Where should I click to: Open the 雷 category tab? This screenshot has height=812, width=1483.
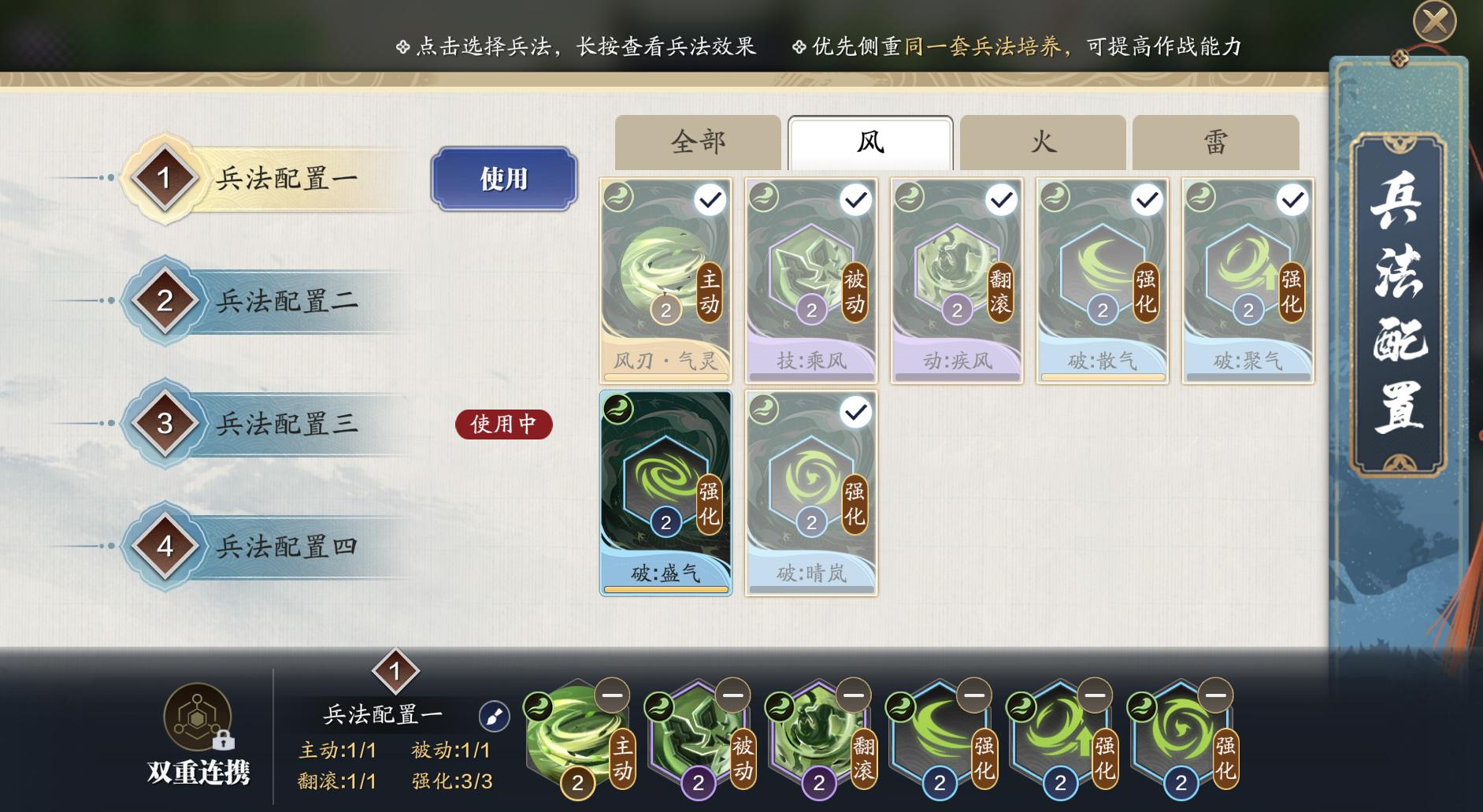pyautogui.click(x=1215, y=143)
